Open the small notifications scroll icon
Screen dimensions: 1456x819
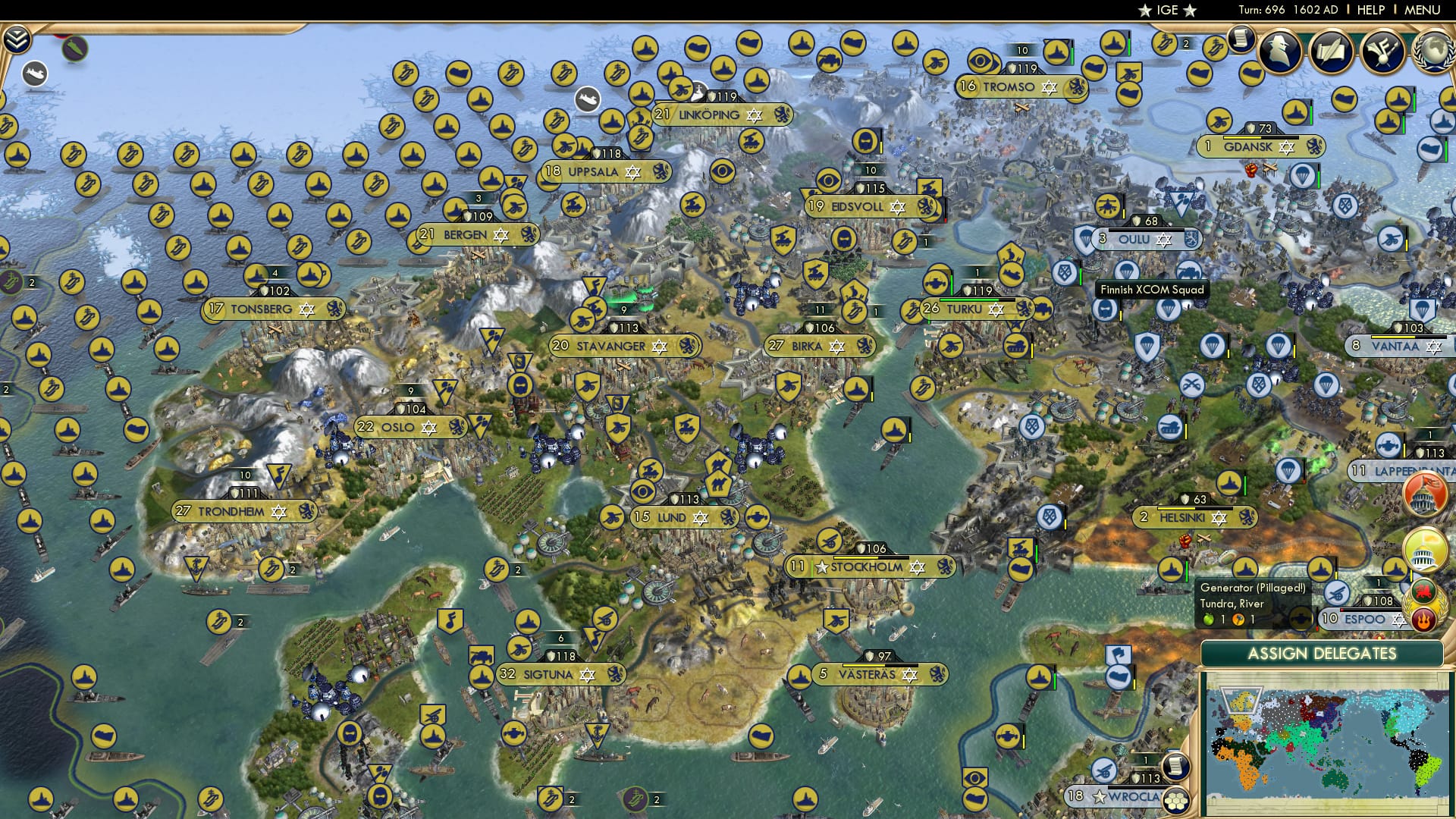pos(1241,40)
